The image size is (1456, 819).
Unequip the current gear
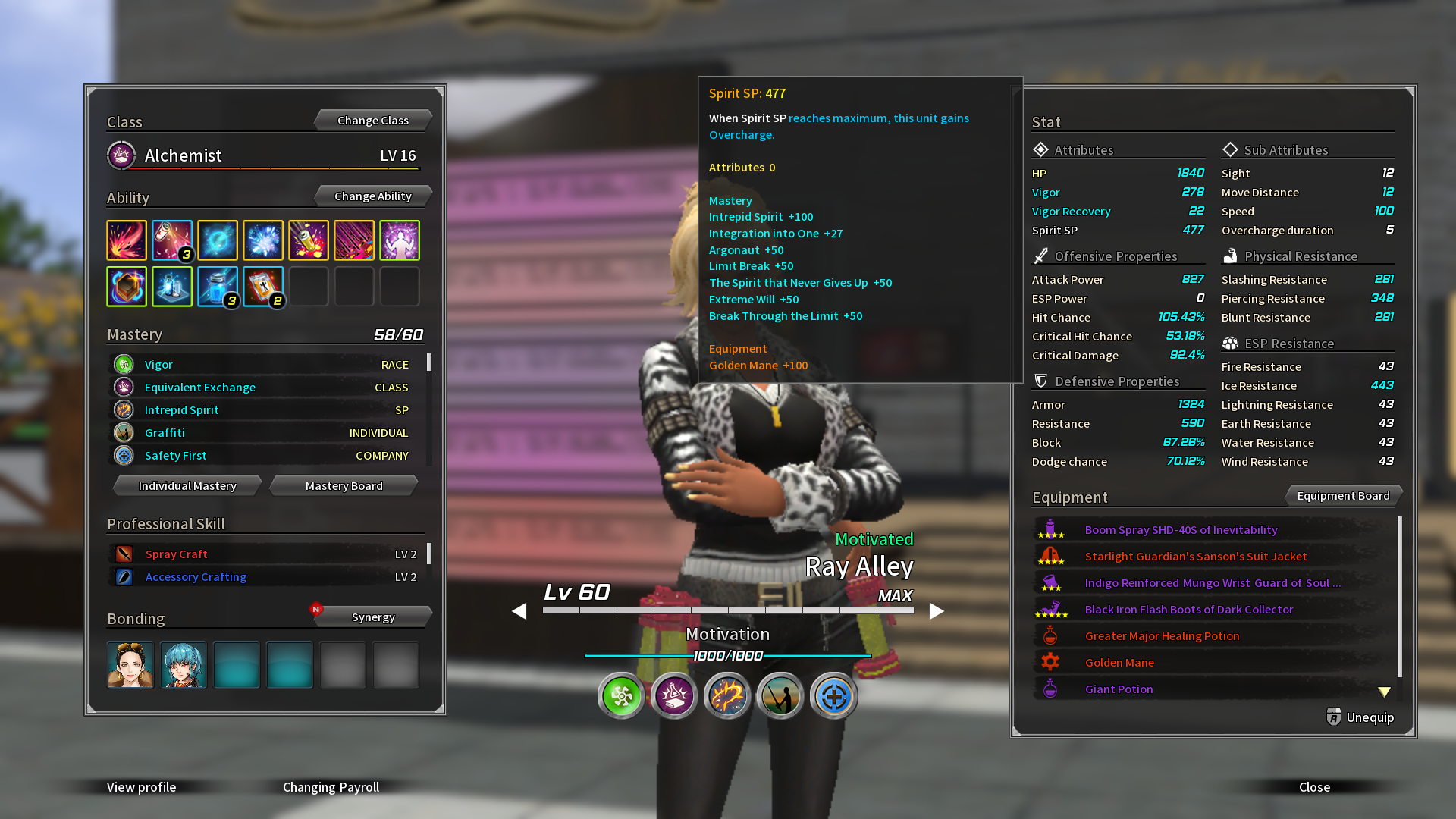click(x=1360, y=717)
